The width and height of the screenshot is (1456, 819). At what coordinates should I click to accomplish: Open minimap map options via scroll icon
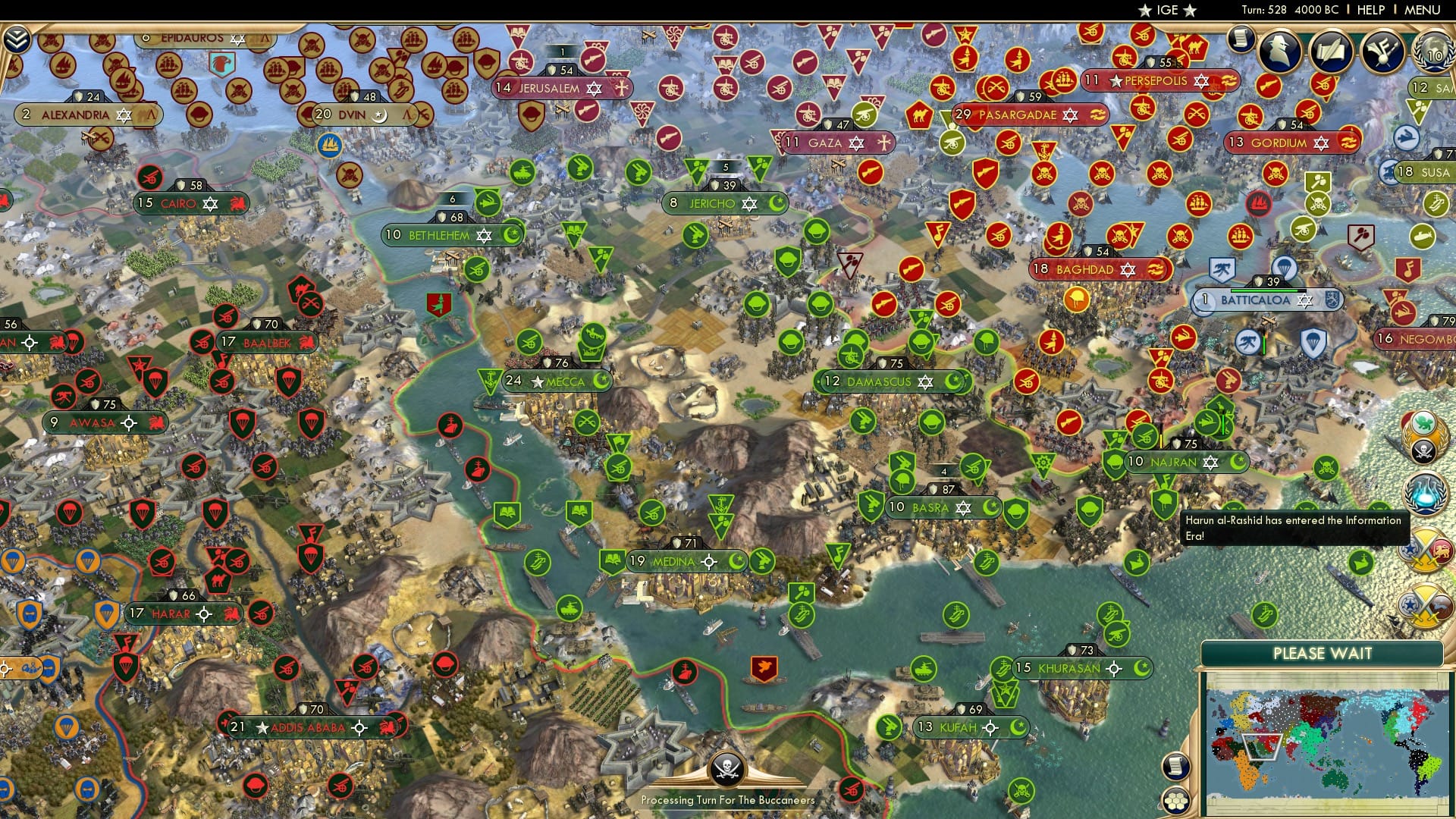point(1176,765)
